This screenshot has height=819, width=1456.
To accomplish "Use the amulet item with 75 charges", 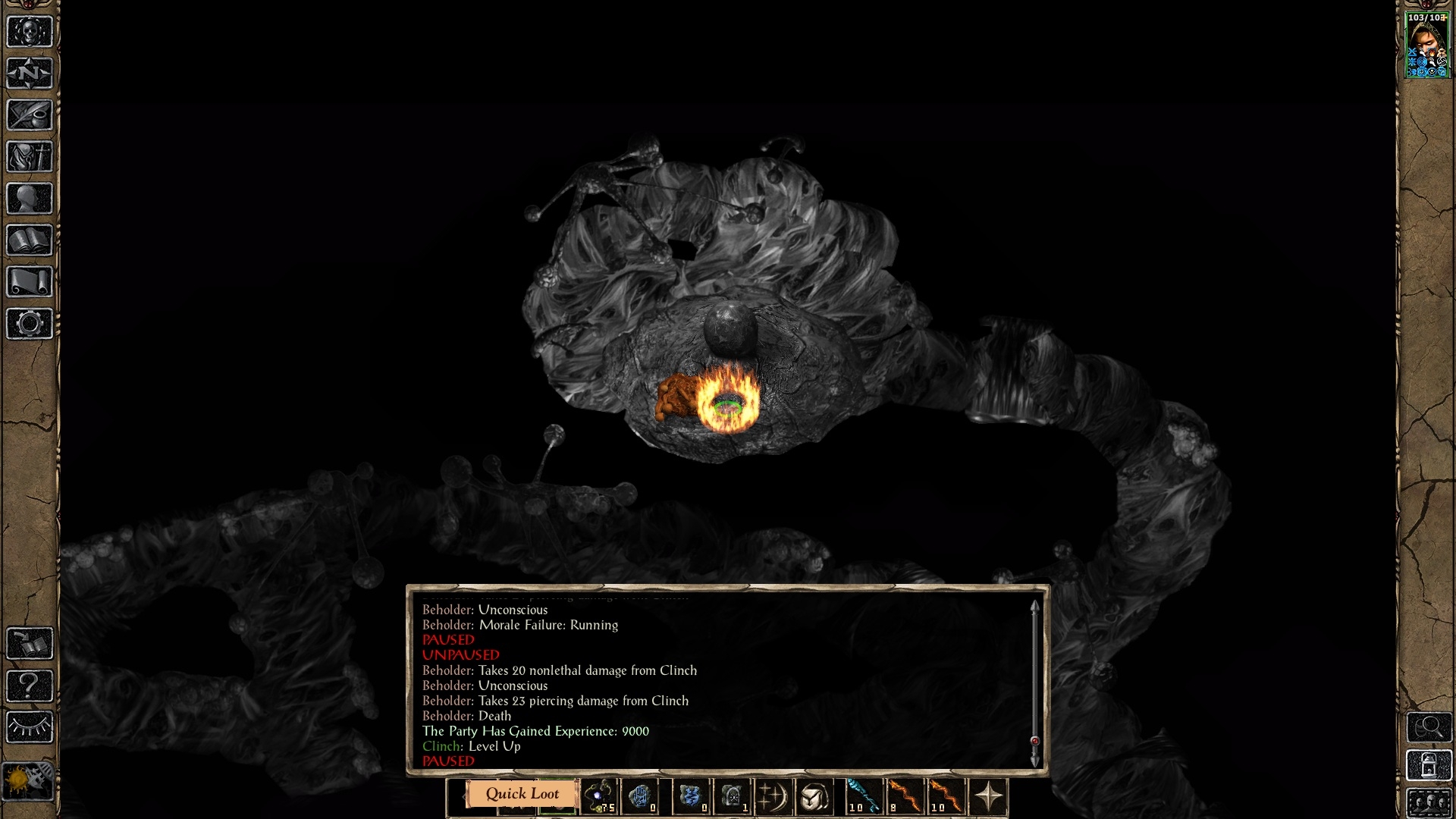I will 600,797.
